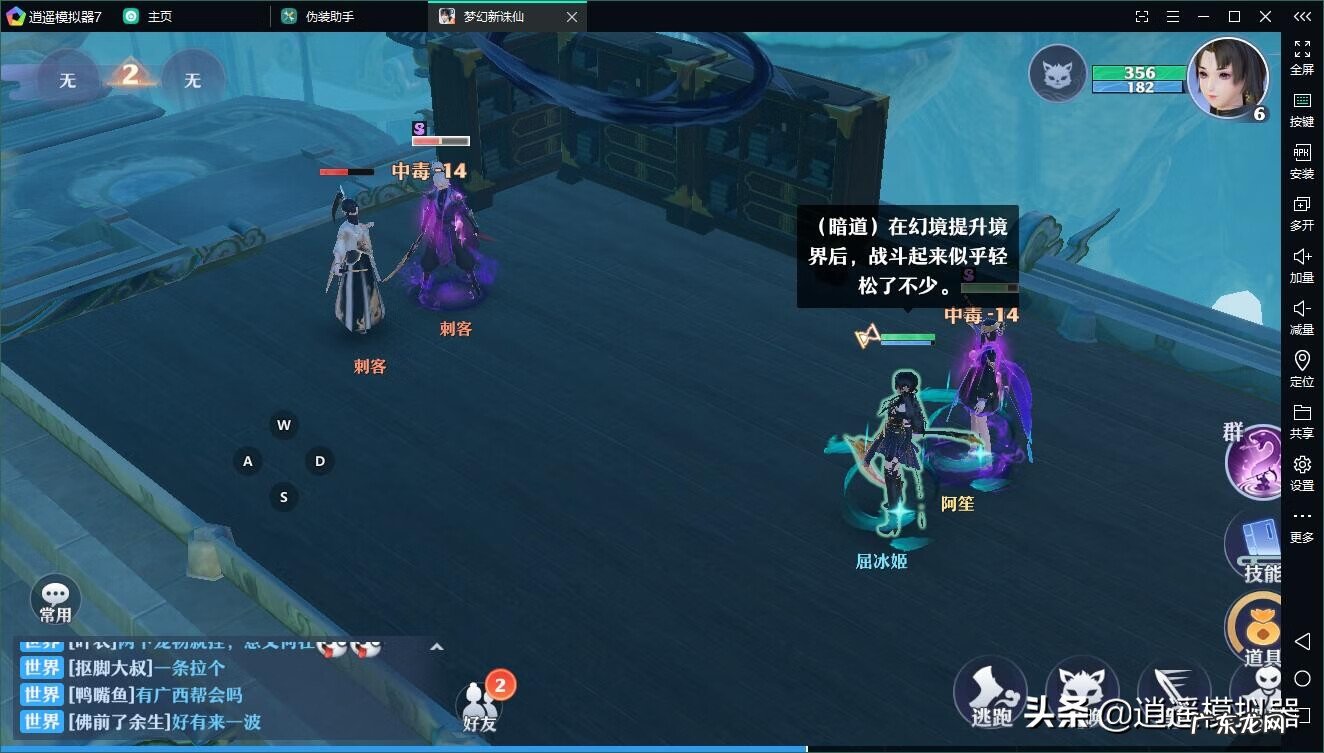
Task: Select the purple 群 group skill icon
Action: (x=1255, y=458)
